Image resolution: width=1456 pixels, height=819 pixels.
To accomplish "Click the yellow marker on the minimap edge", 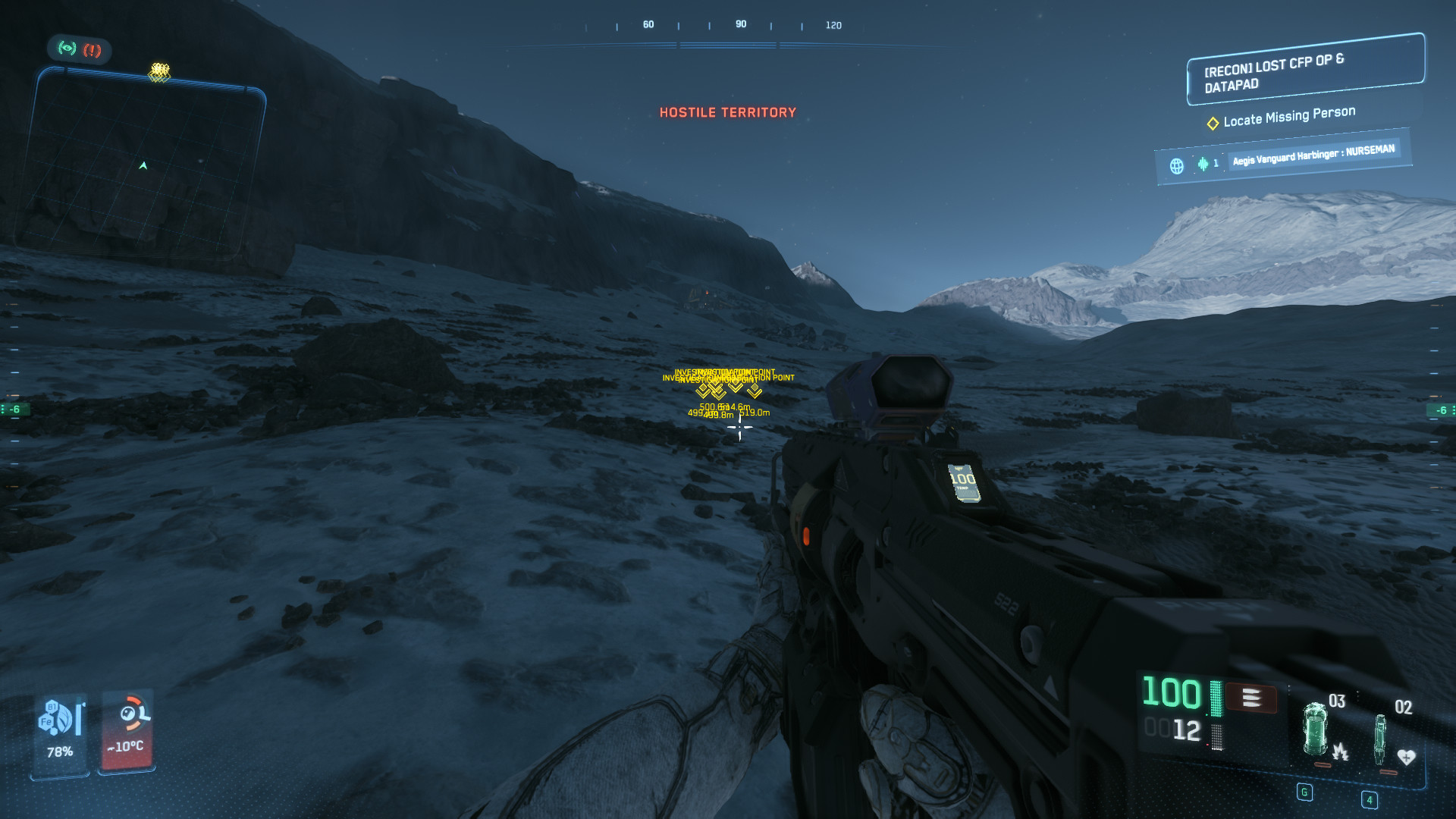I will pyautogui.click(x=159, y=72).
